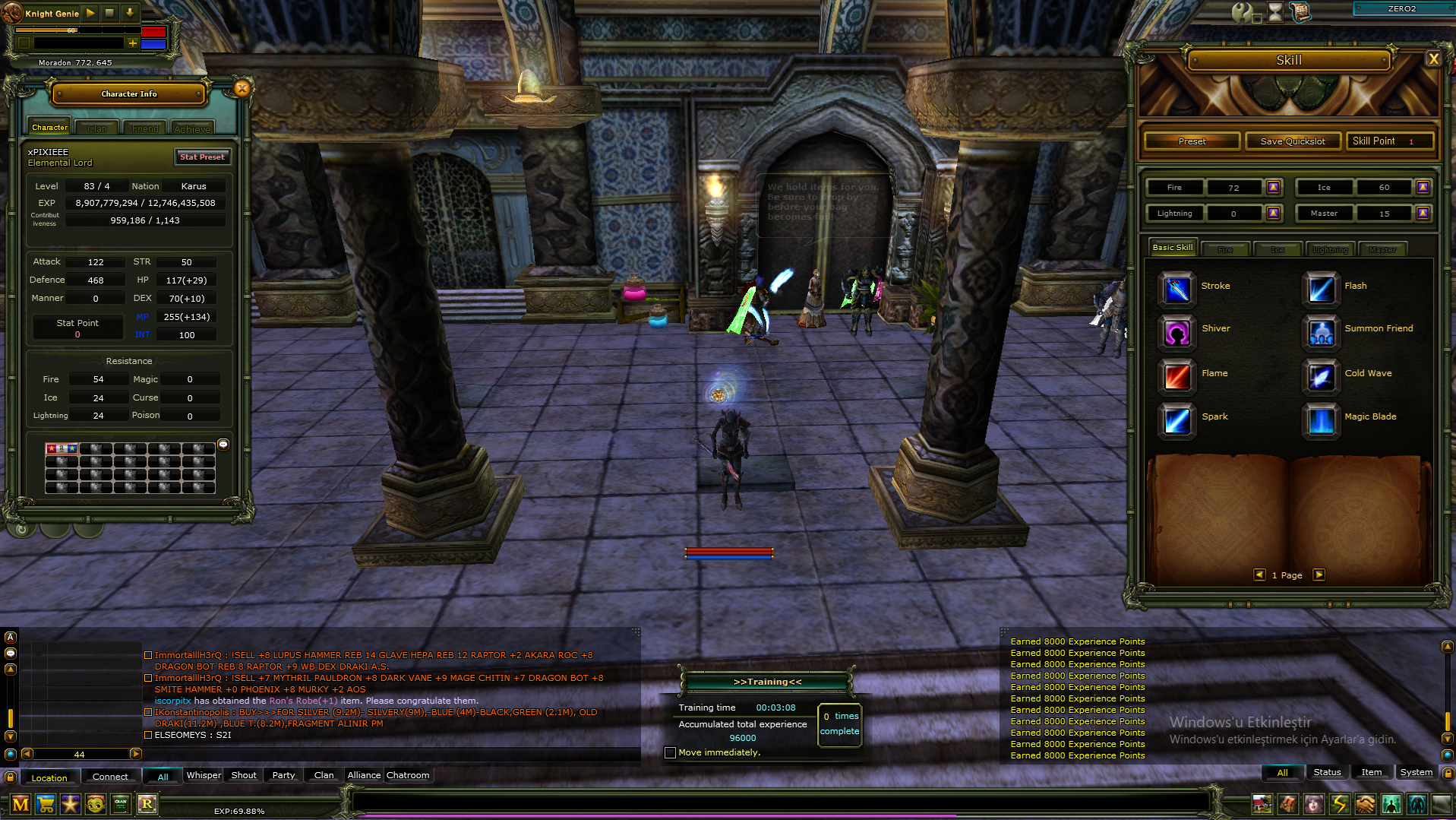This screenshot has width=1456, height=820.
Task: Click the handshake trade icon at bottom right
Action: 1366,803
